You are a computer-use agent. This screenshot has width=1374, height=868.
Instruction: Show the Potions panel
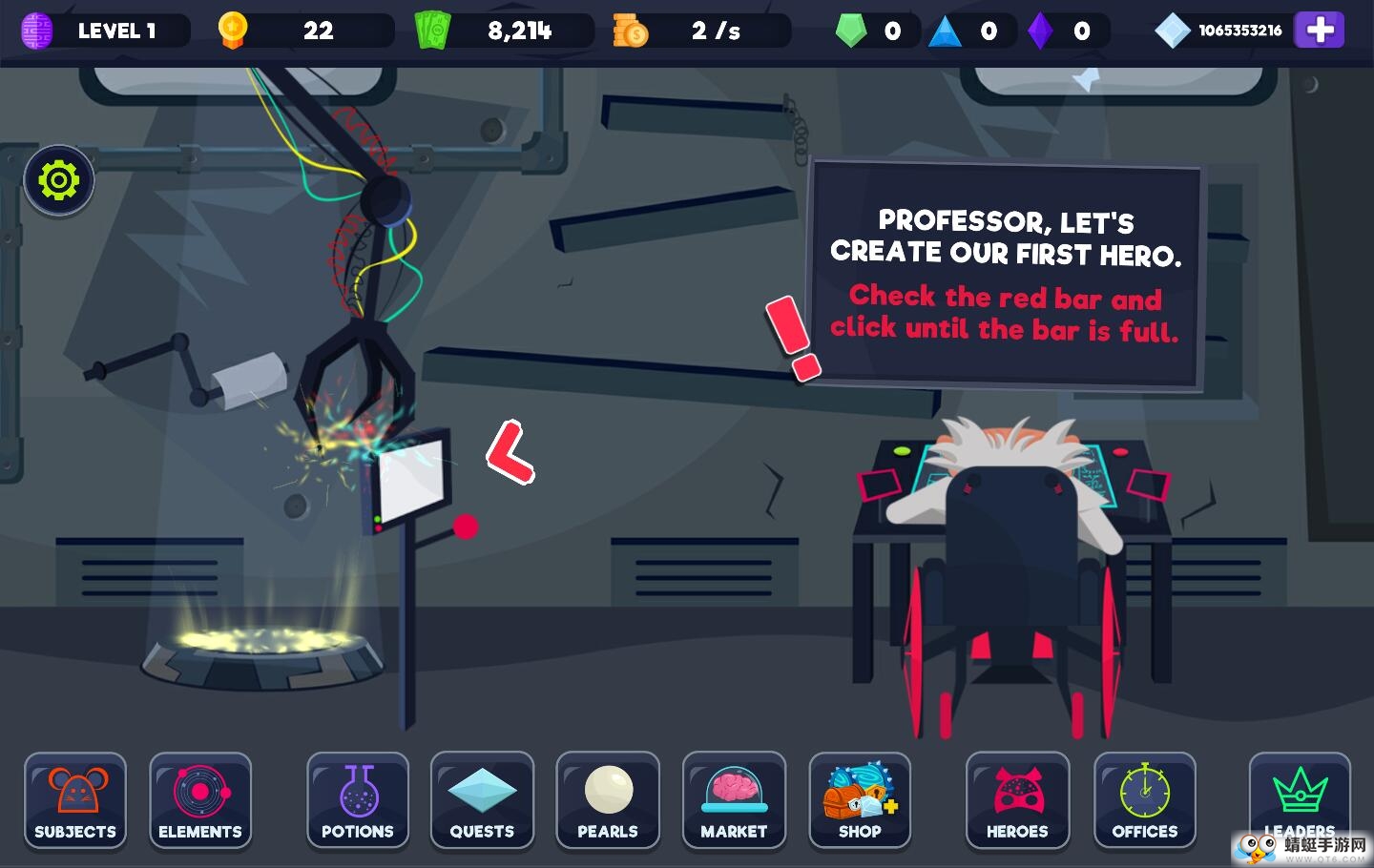[x=358, y=800]
